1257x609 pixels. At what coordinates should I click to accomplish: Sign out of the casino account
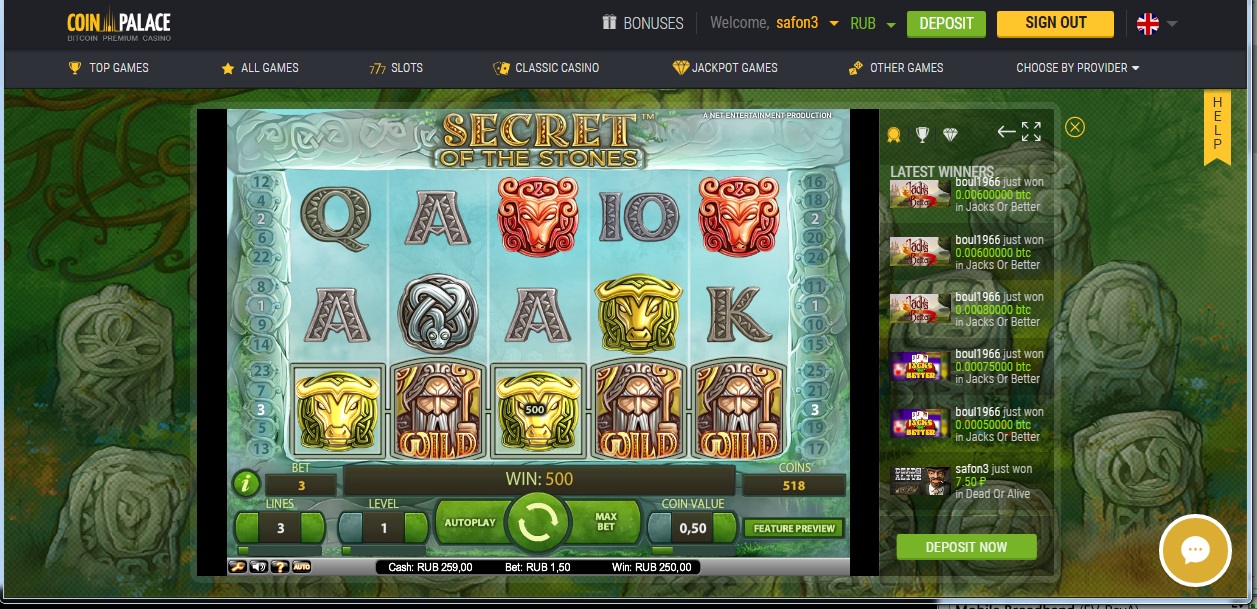pos(1055,23)
